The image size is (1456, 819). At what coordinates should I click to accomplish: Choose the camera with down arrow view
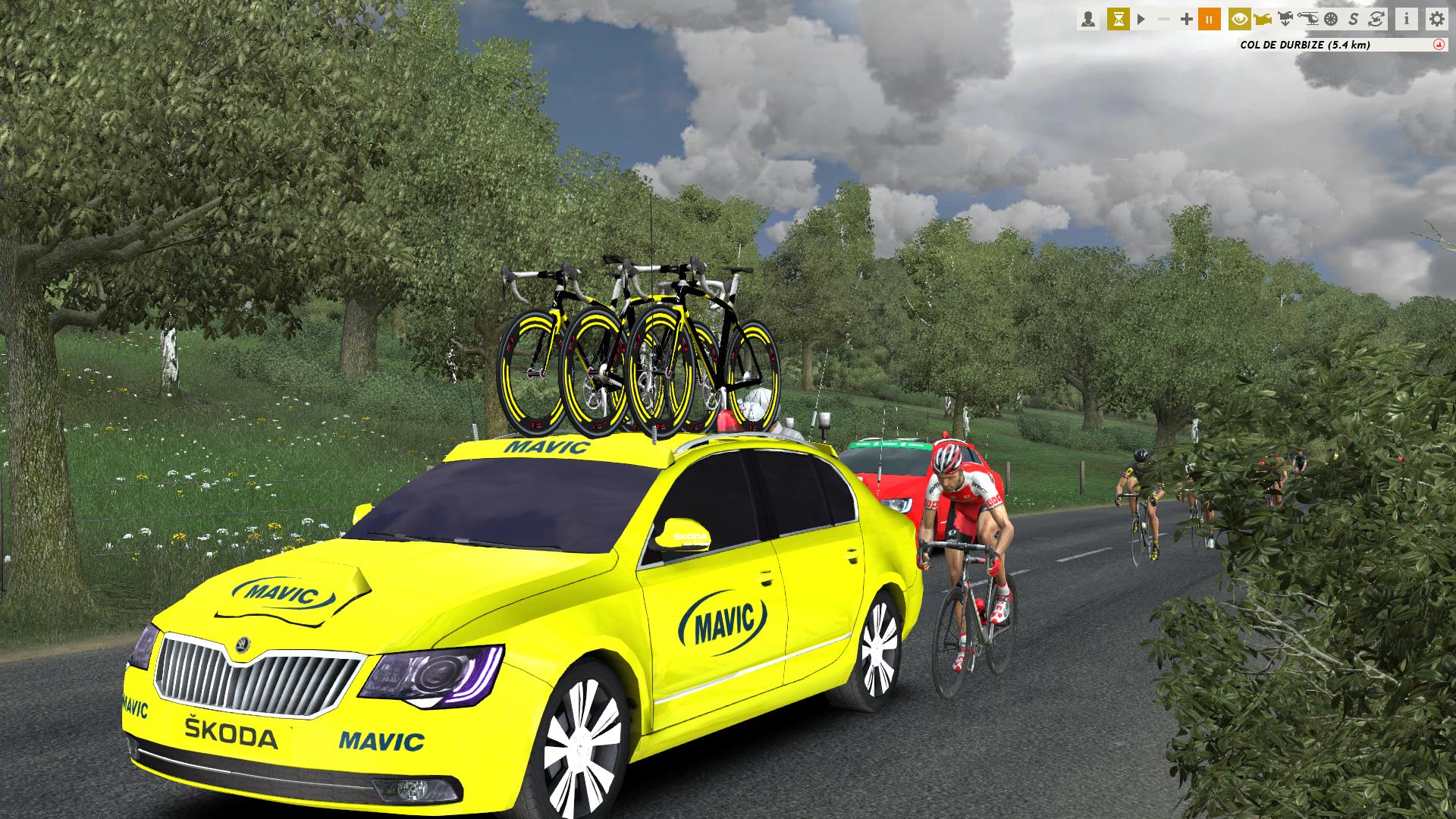click(x=1285, y=19)
